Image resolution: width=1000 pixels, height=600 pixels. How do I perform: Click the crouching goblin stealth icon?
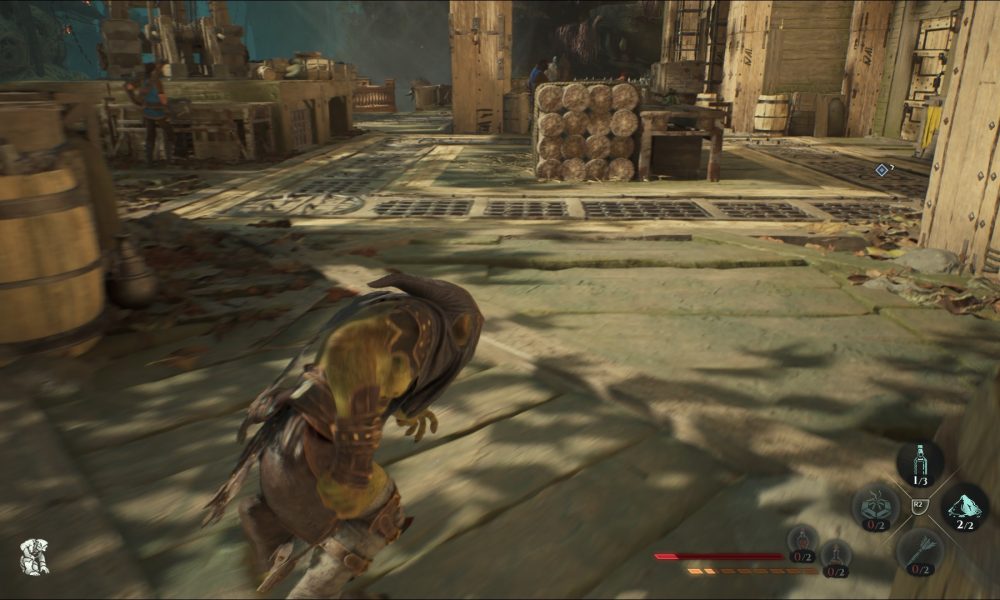pos(35,556)
